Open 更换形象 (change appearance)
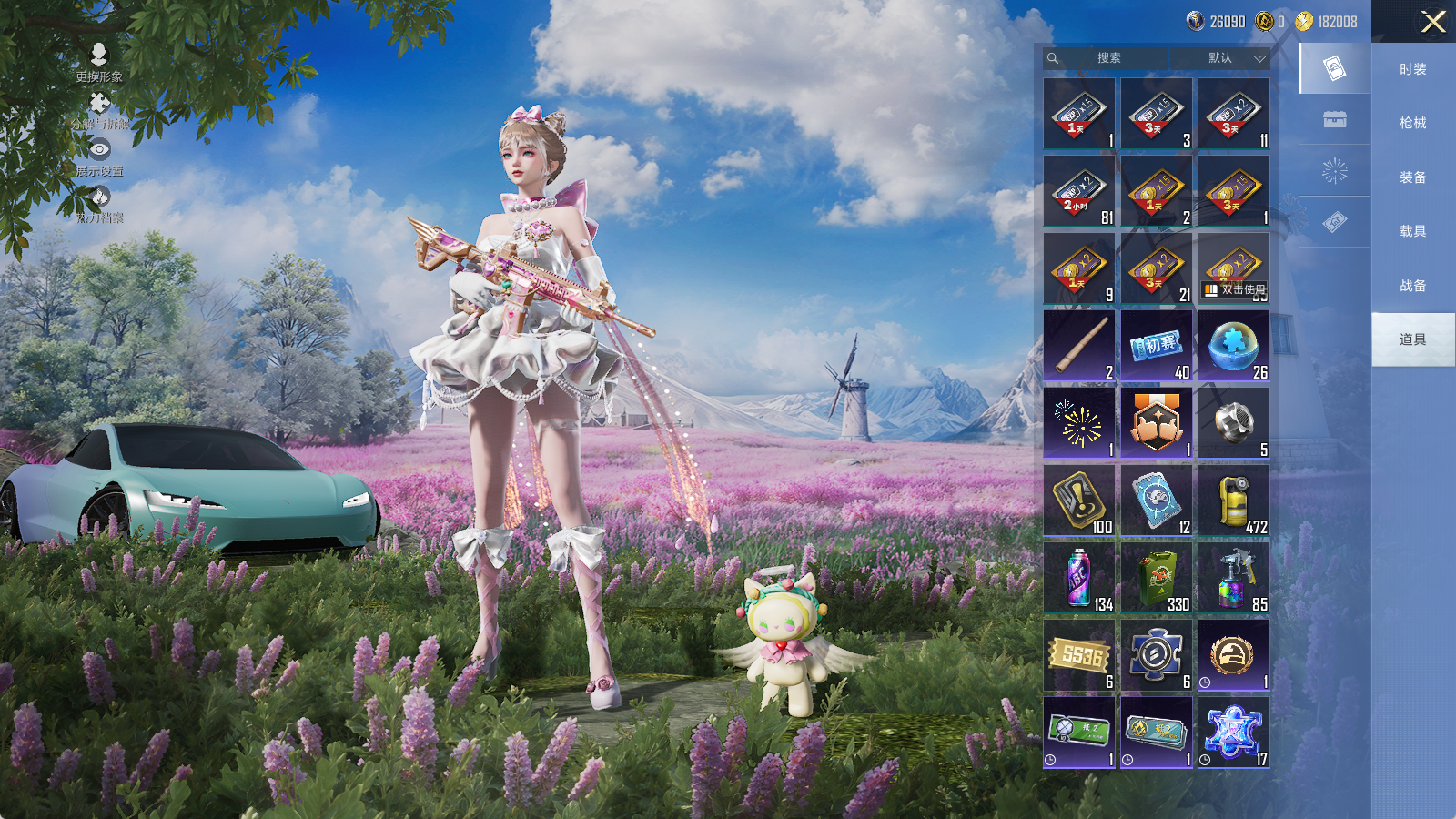Image resolution: width=1456 pixels, height=819 pixels. [x=99, y=62]
